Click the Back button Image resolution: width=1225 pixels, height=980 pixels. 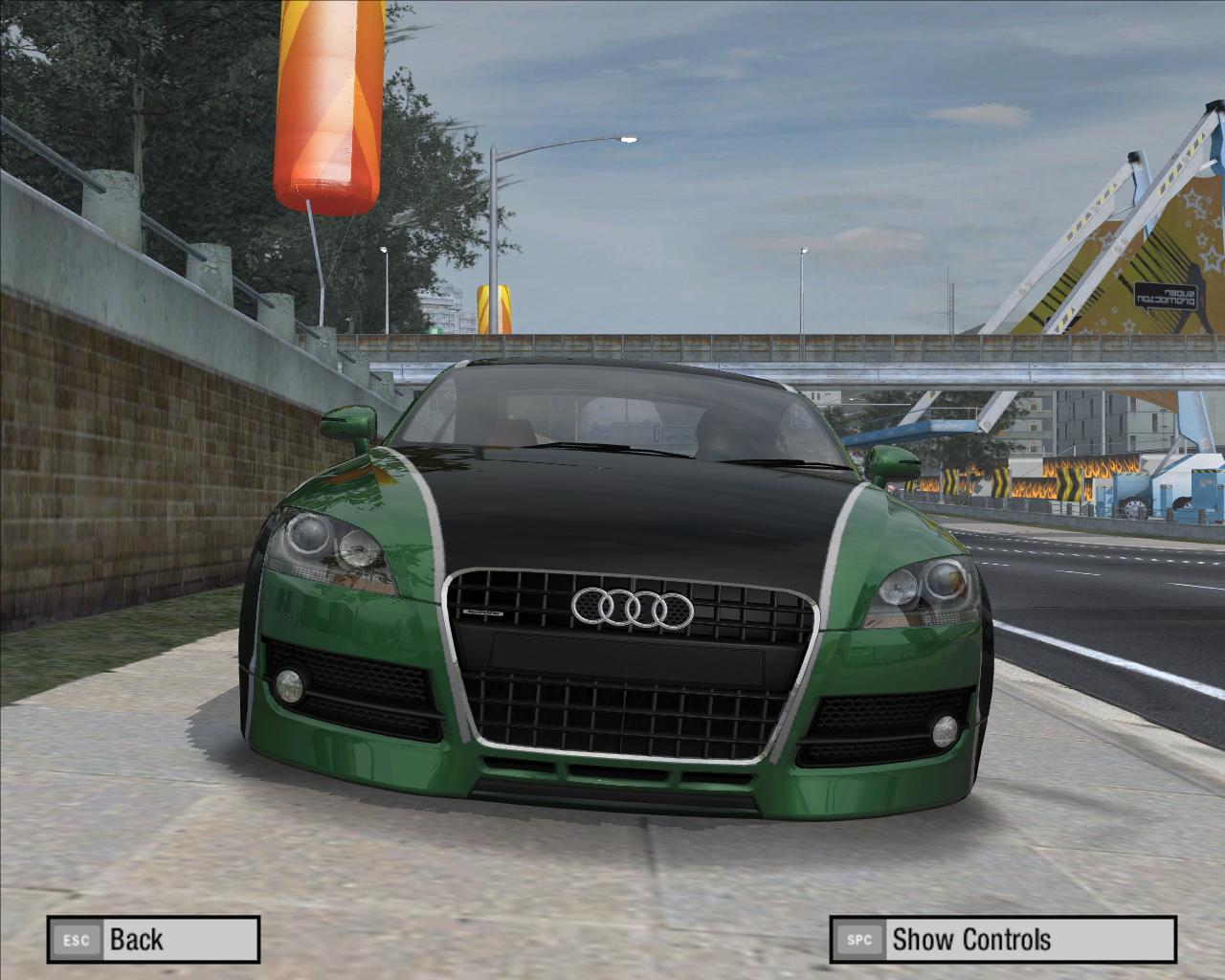point(153,939)
